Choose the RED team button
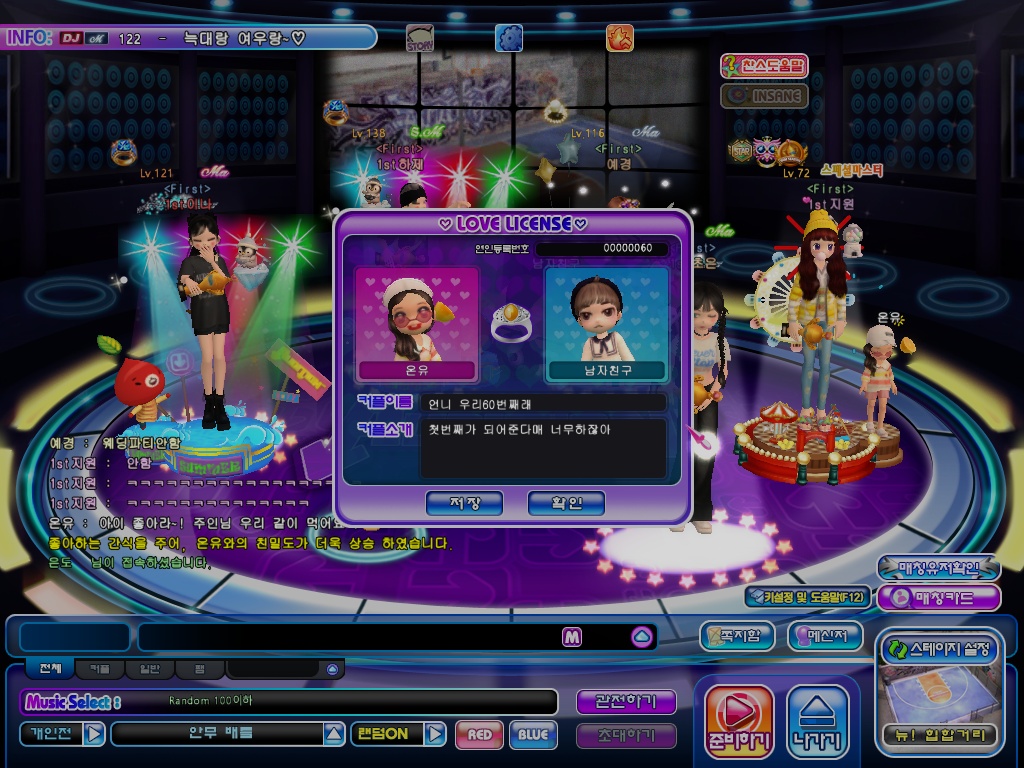This screenshot has width=1024, height=768. [479, 735]
